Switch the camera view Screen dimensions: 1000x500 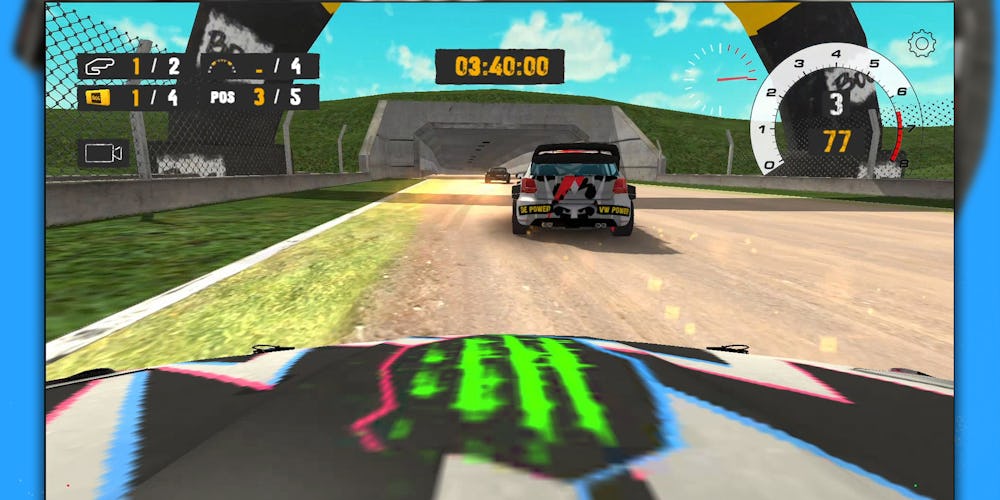coord(103,153)
